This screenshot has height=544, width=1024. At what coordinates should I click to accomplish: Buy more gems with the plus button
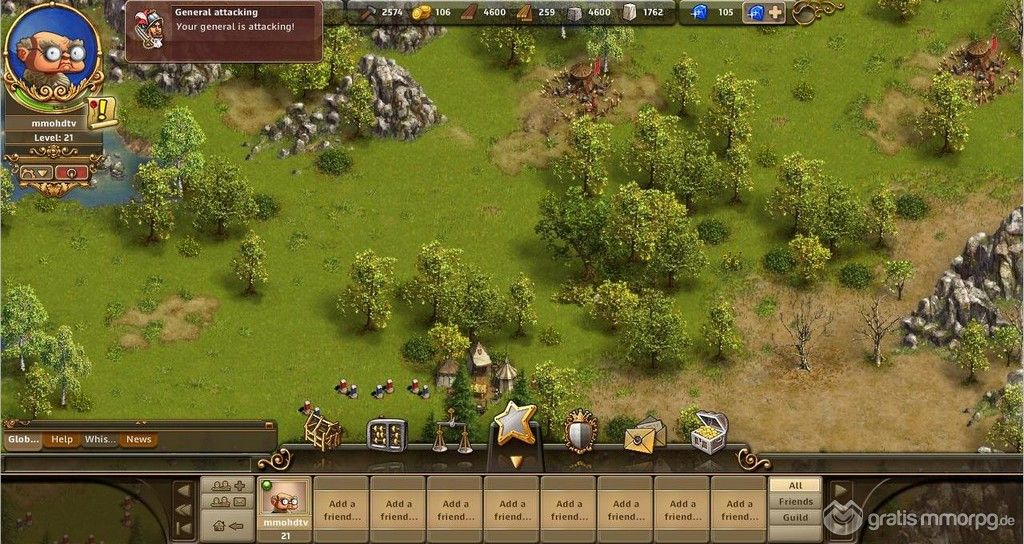point(775,13)
